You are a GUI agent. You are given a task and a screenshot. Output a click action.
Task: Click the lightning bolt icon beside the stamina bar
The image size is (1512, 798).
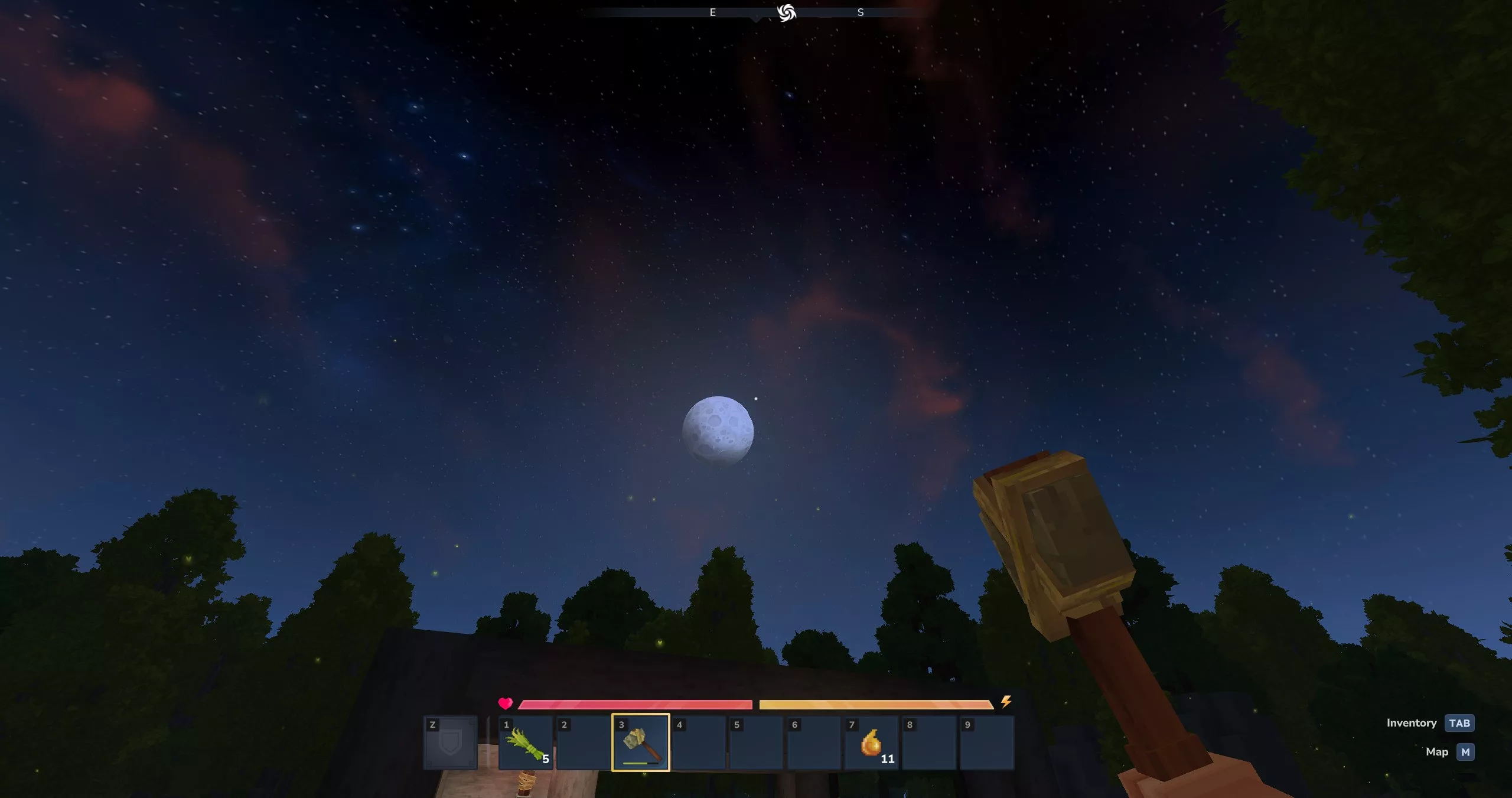point(1005,703)
